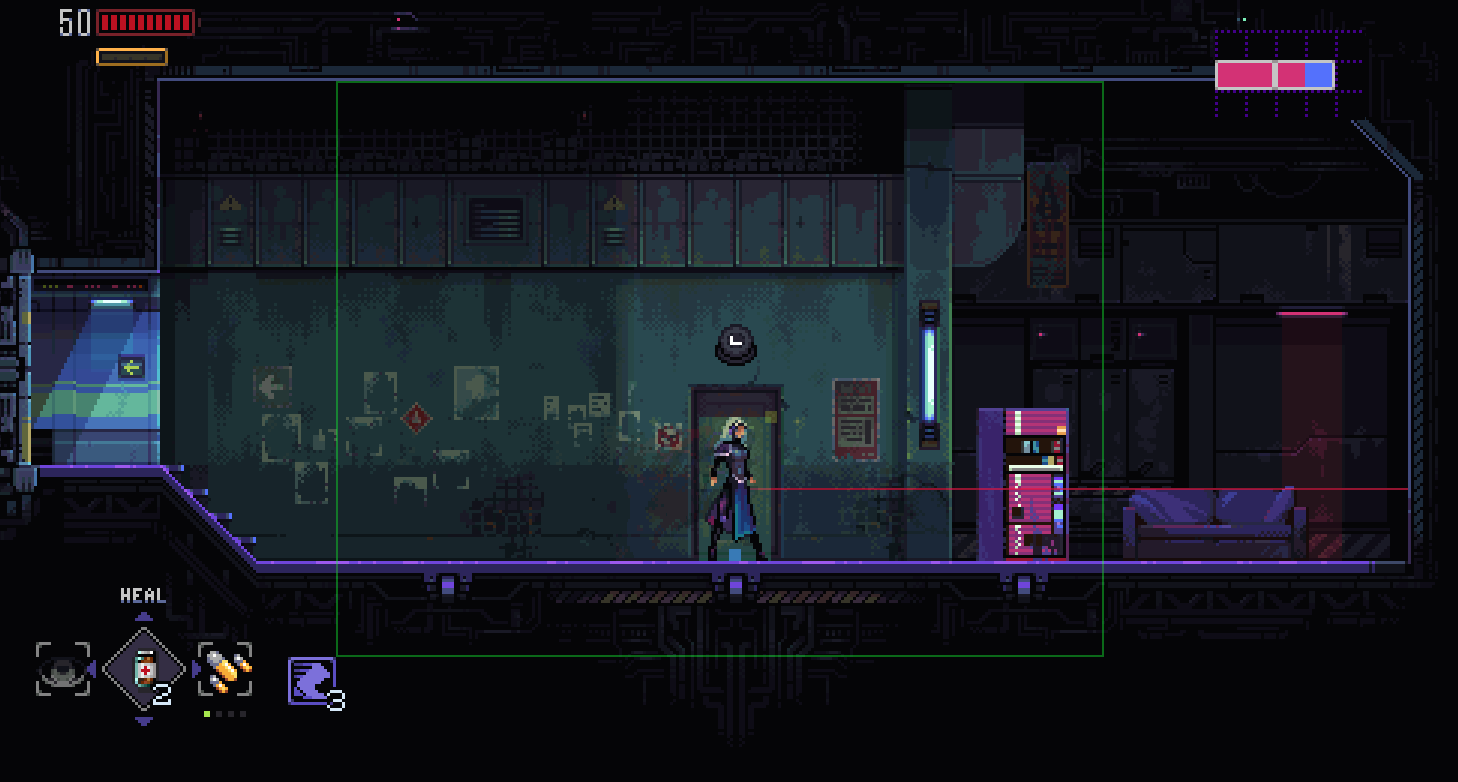1458x782 pixels.
Task: Activate the purple dash ability icon
Action: click(311, 680)
